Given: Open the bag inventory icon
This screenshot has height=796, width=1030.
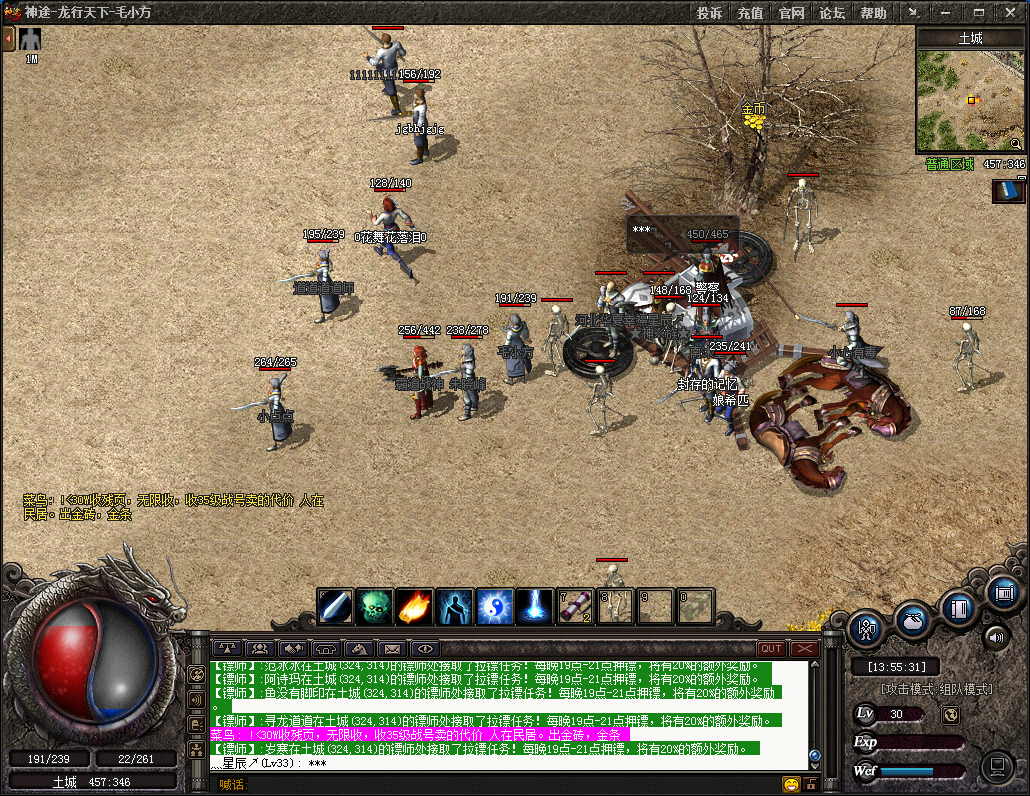Looking at the screenshot, I should [x=913, y=619].
